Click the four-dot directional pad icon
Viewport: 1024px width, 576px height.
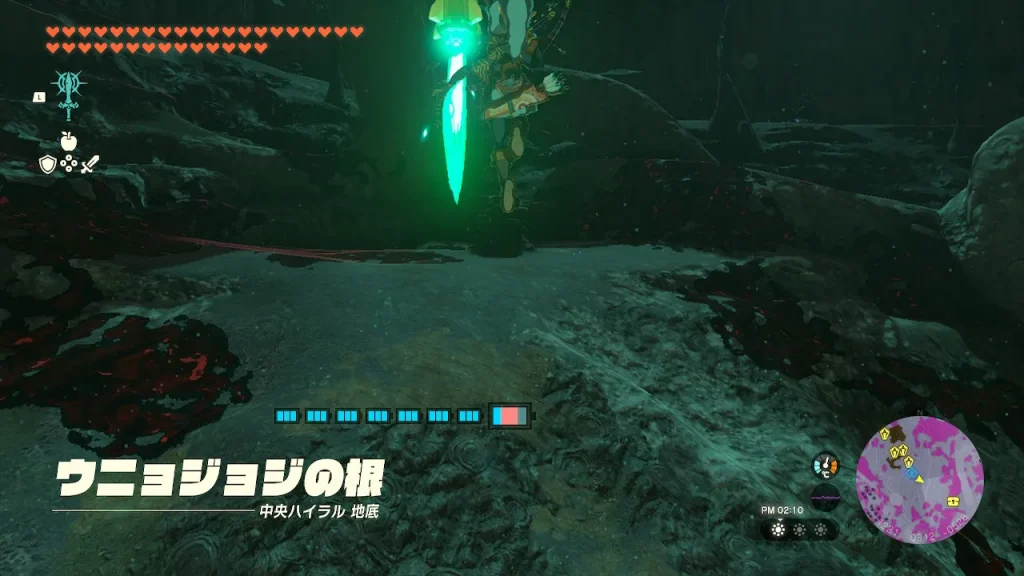point(69,164)
